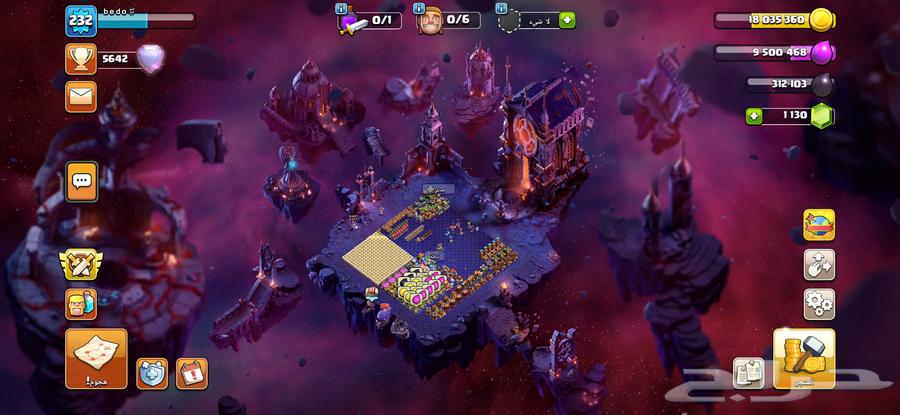This screenshot has width=900, height=415.
Task: Open the colorful airship icon button
Action: [819, 225]
